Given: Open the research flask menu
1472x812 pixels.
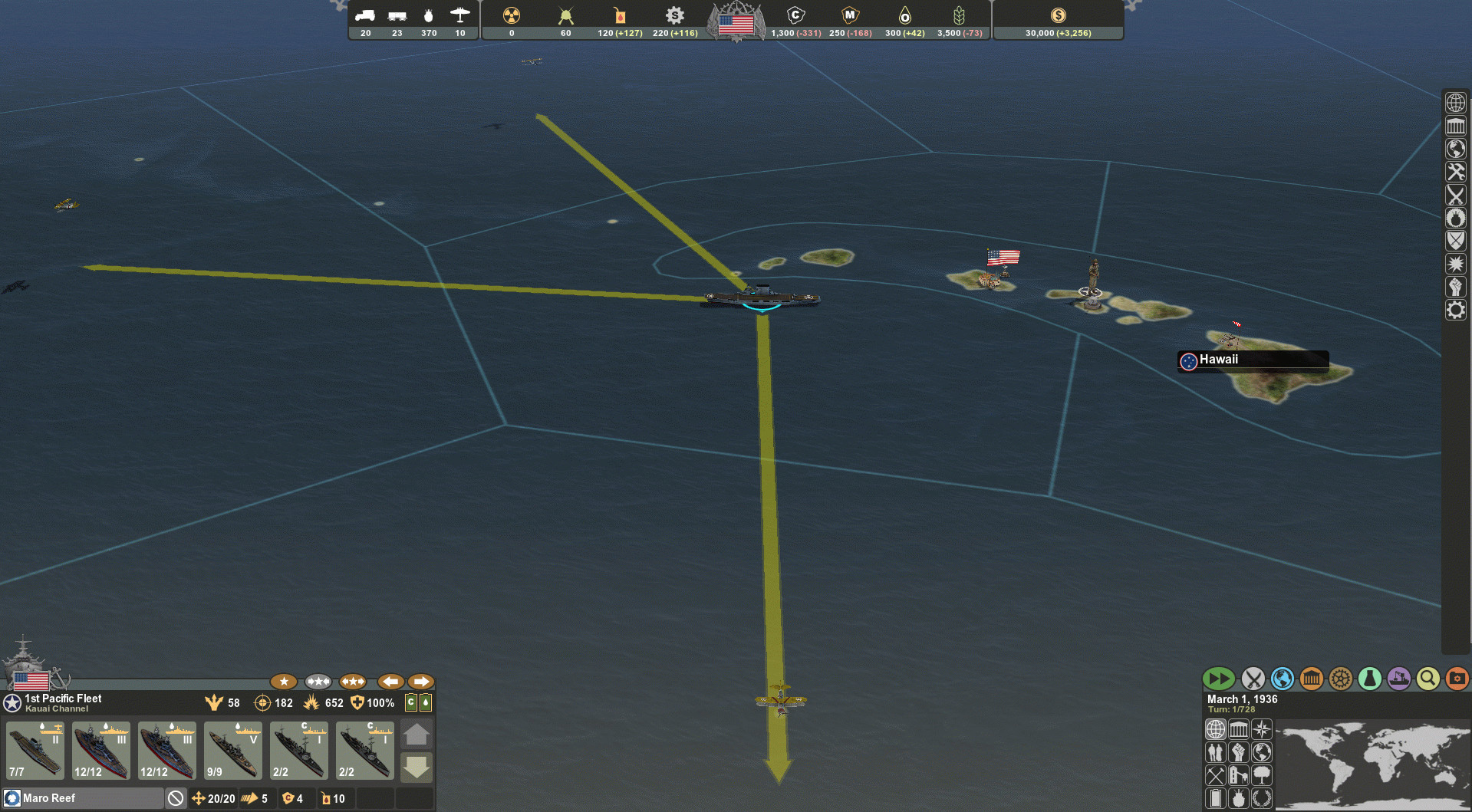Looking at the screenshot, I should [x=1369, y=679].
